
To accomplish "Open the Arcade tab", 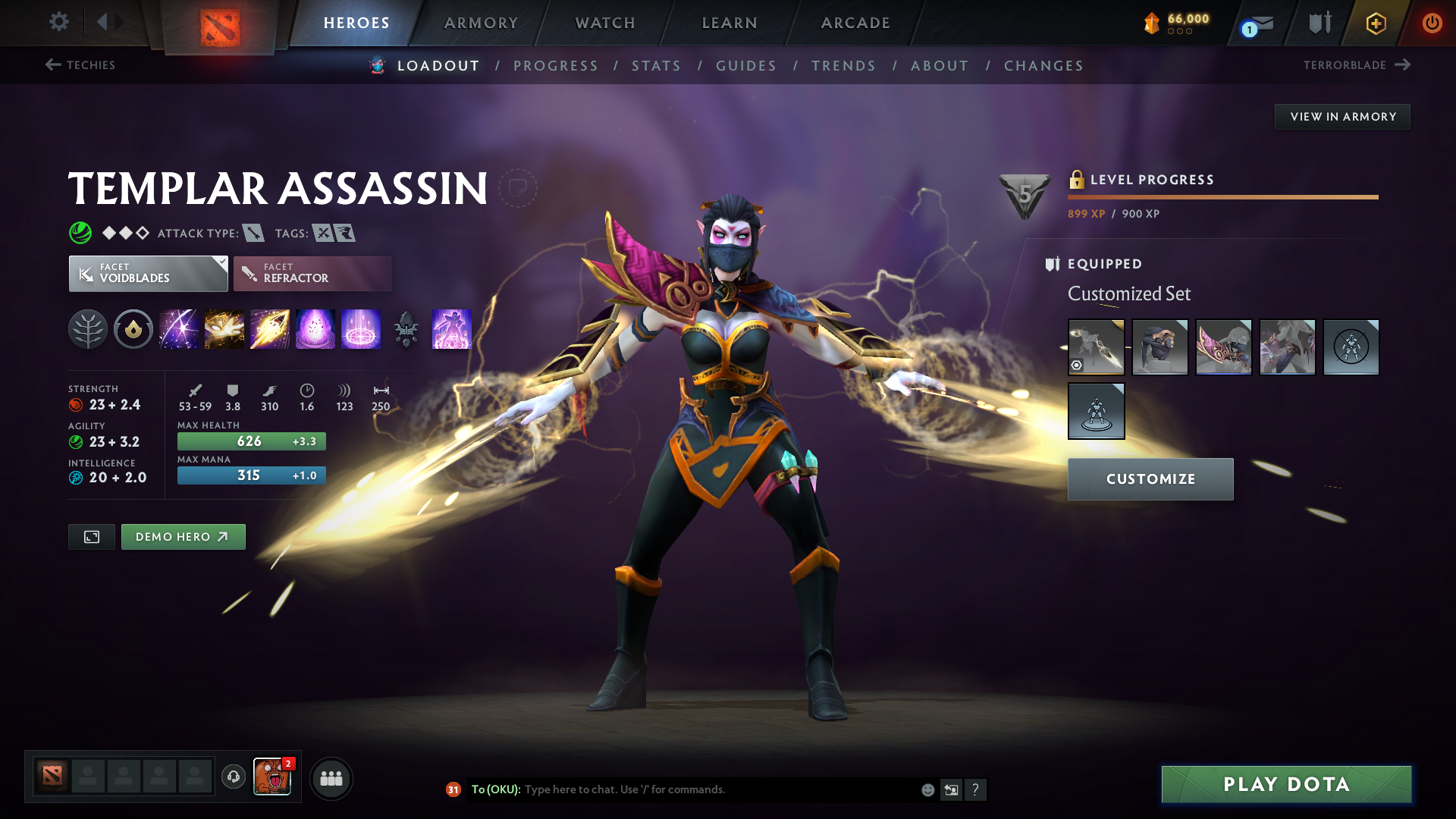I will pos(855,23).
